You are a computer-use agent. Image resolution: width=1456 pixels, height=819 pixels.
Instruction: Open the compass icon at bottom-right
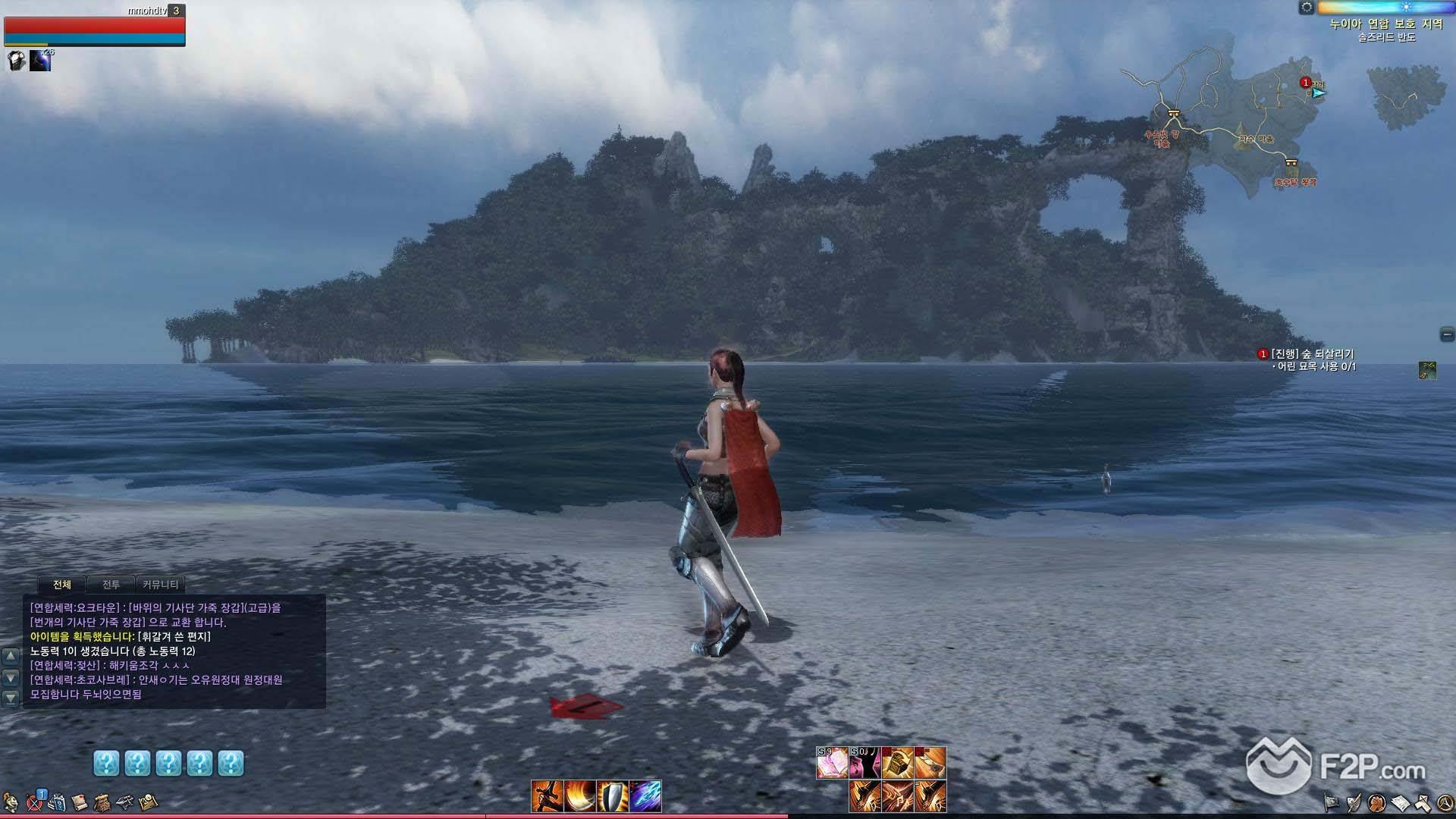[1445, 802]
